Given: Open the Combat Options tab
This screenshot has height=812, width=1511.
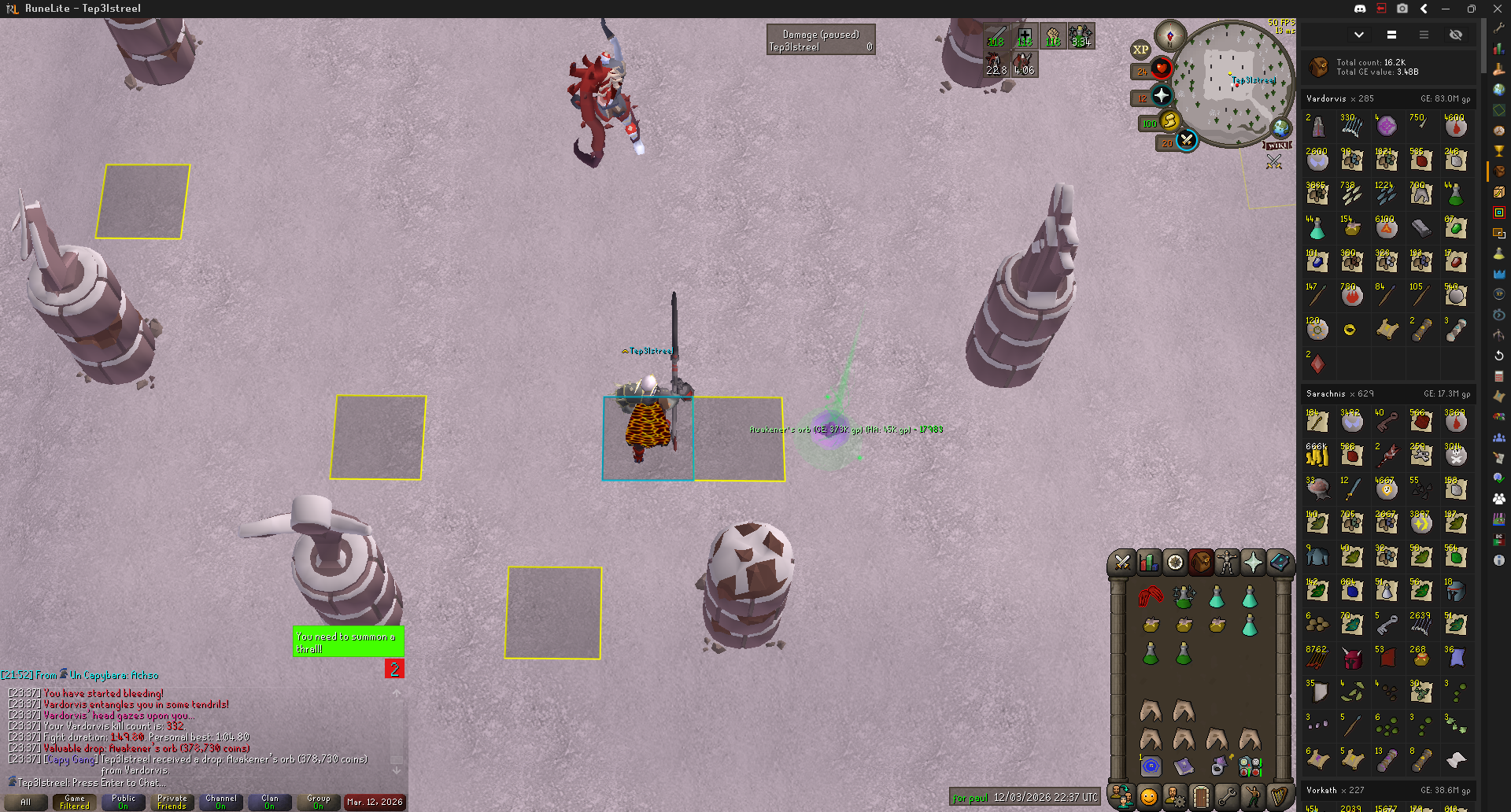Looking at the screenshot, I should pyautogui.click(x=1122, y=563).
